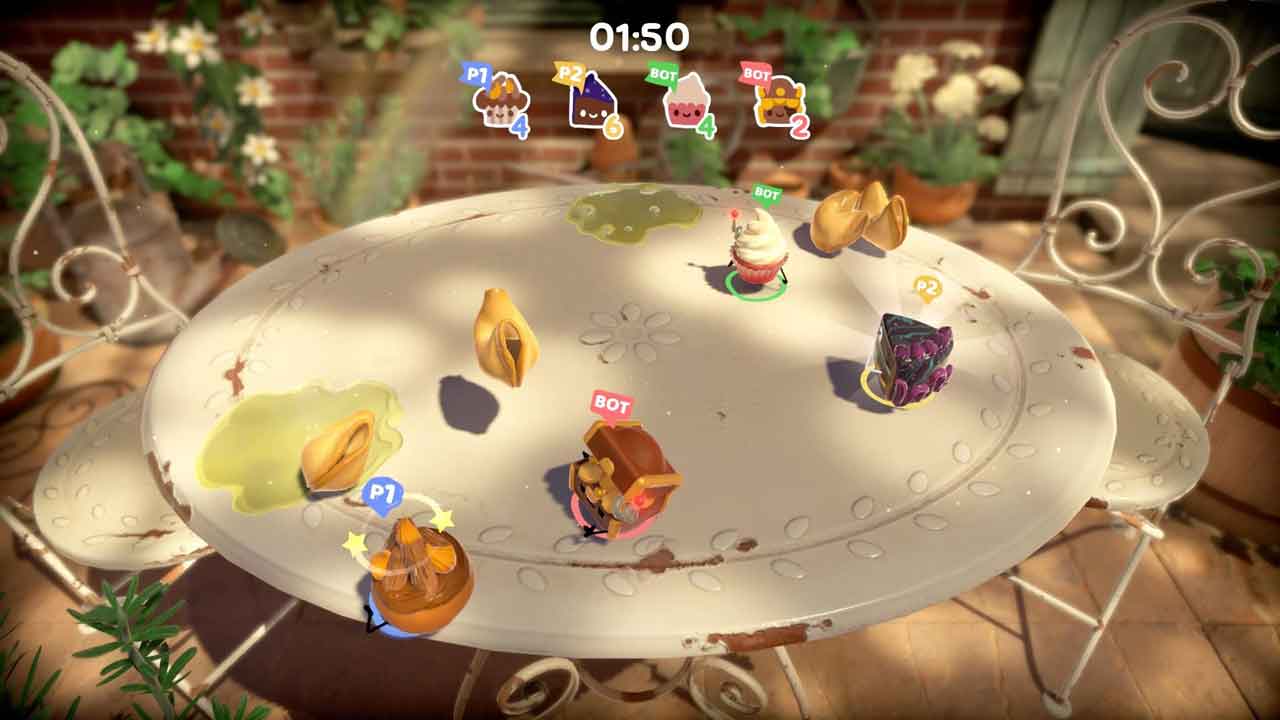
Task: Select the P1 muffin score portrait
Action: (497, 103)
